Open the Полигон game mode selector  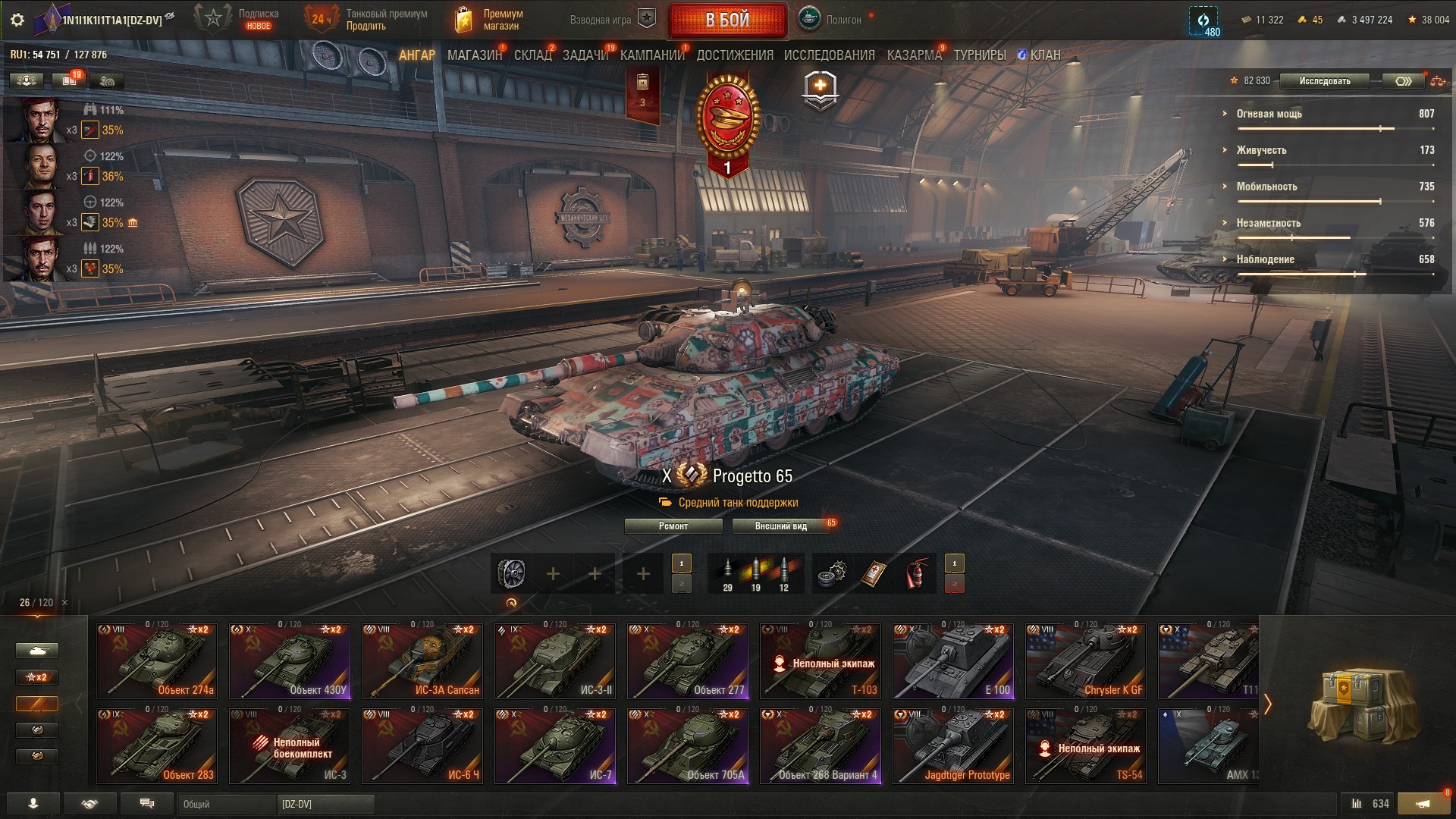click(831, 20)
